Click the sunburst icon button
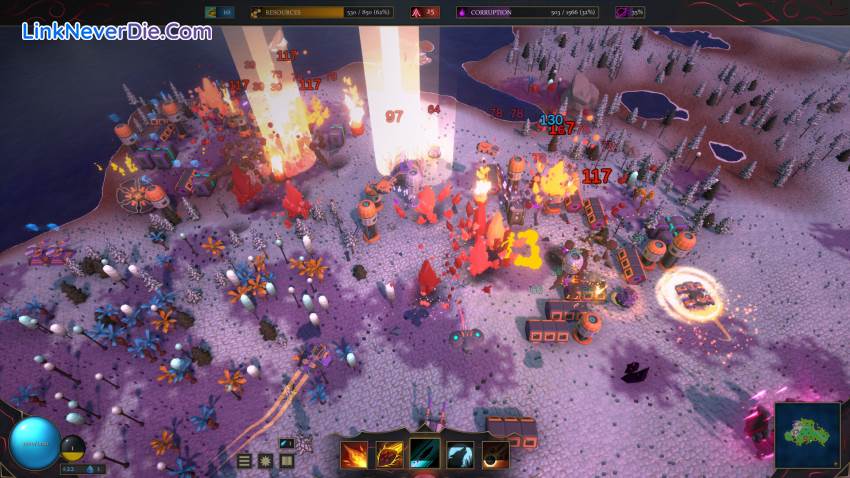This screenshot has height=478, width=850. pos(266,461)
